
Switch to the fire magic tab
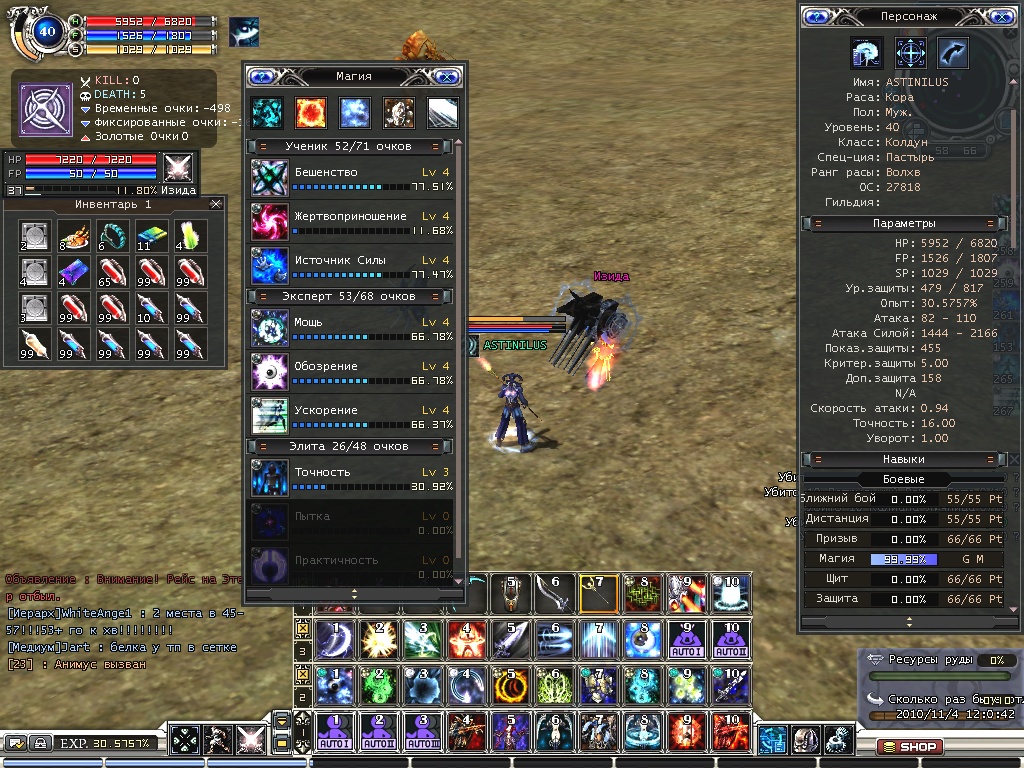pos(310,112)
